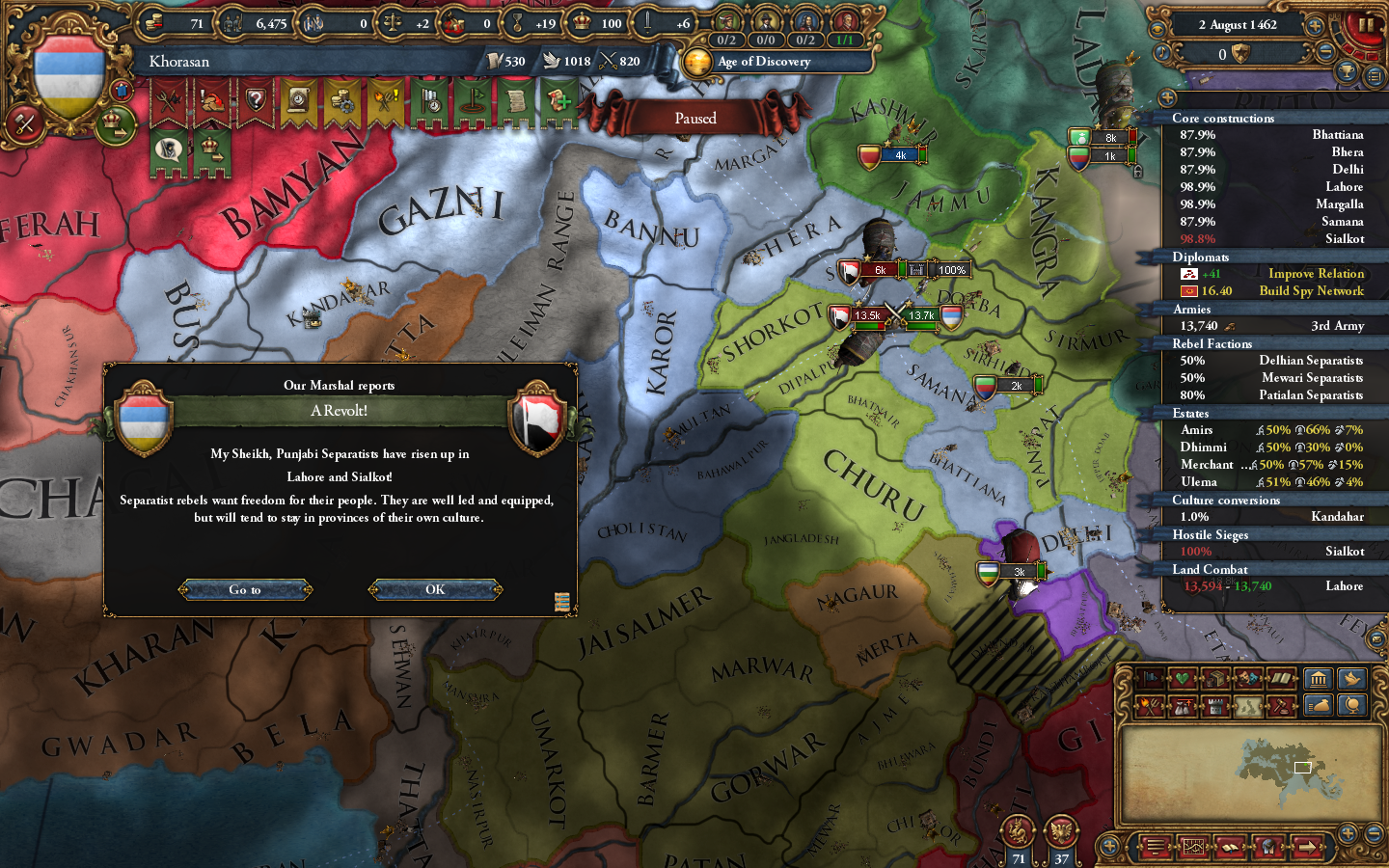Open achievements with the trophy icon
The height and width of the screenshot is (868, 1389).
(x=1347, y=72)
